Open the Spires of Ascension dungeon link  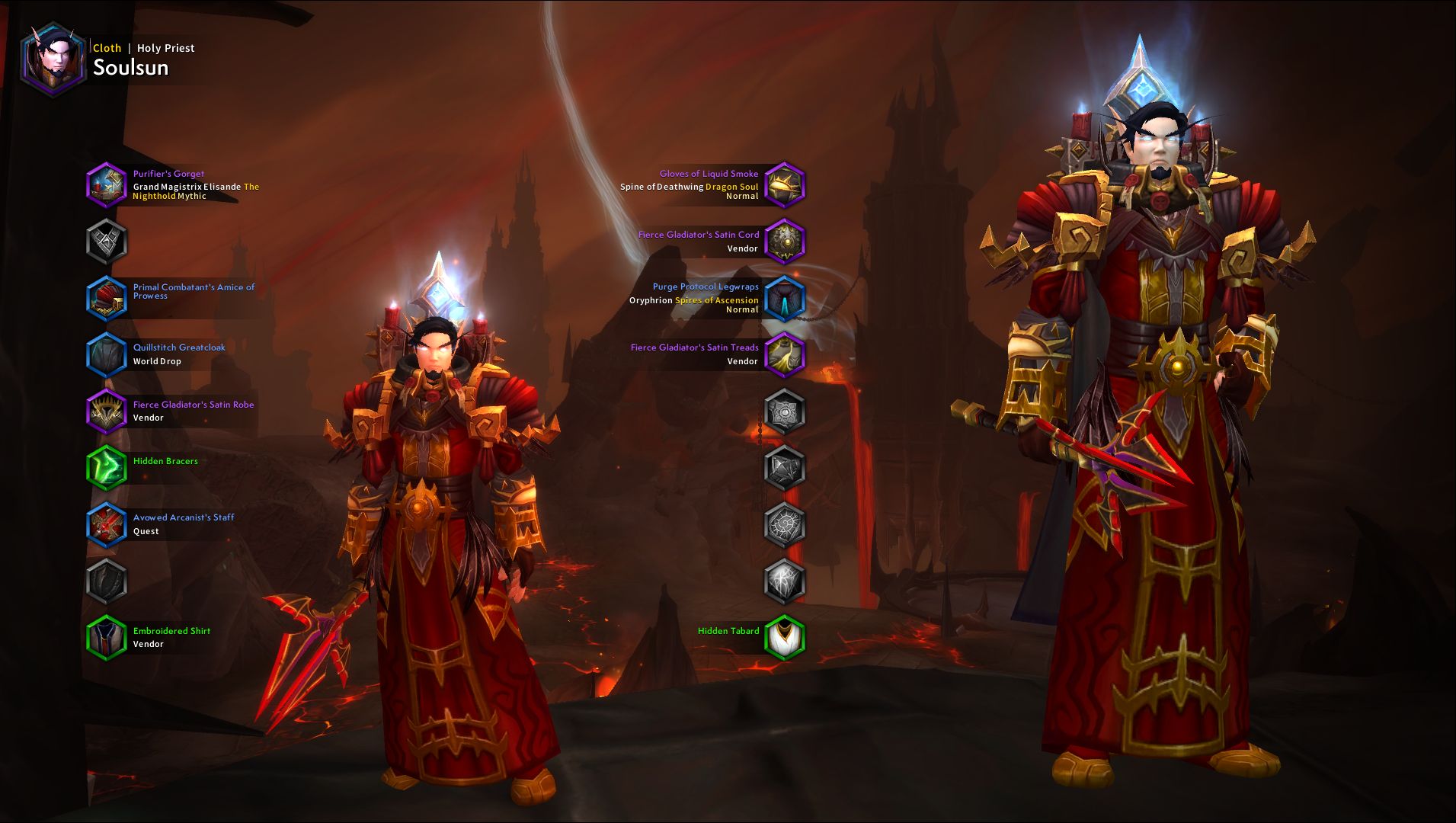[x=716, y=300]
